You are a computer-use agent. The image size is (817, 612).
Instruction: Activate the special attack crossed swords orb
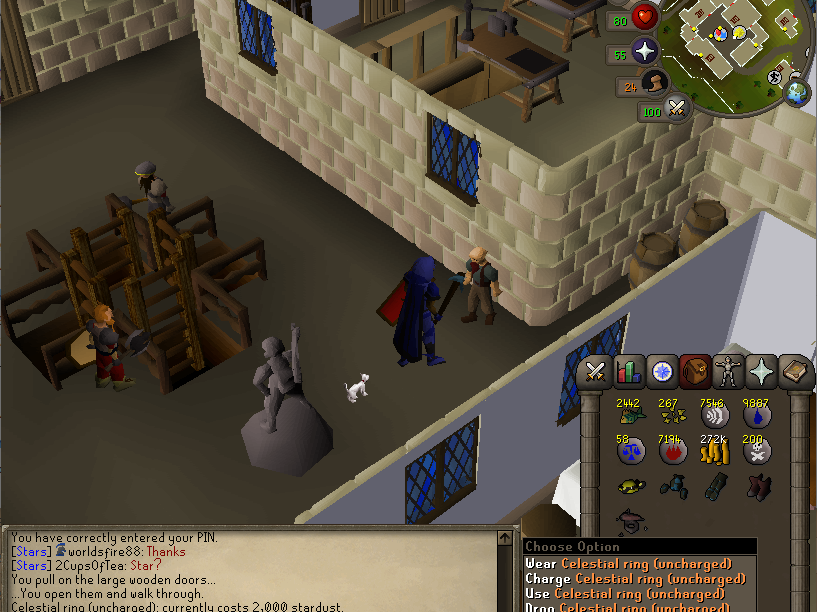tap(677, 107)
